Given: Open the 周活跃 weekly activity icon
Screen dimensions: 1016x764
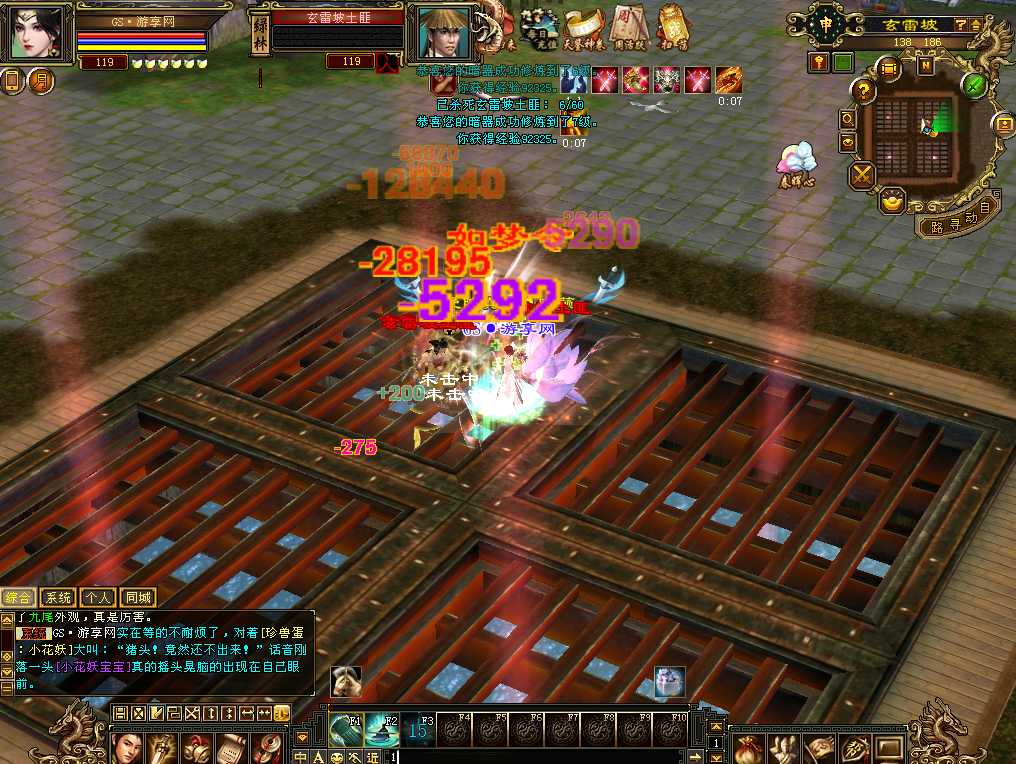Looking at the screenshot, I should pyautogui.click(x=627, y=28).
